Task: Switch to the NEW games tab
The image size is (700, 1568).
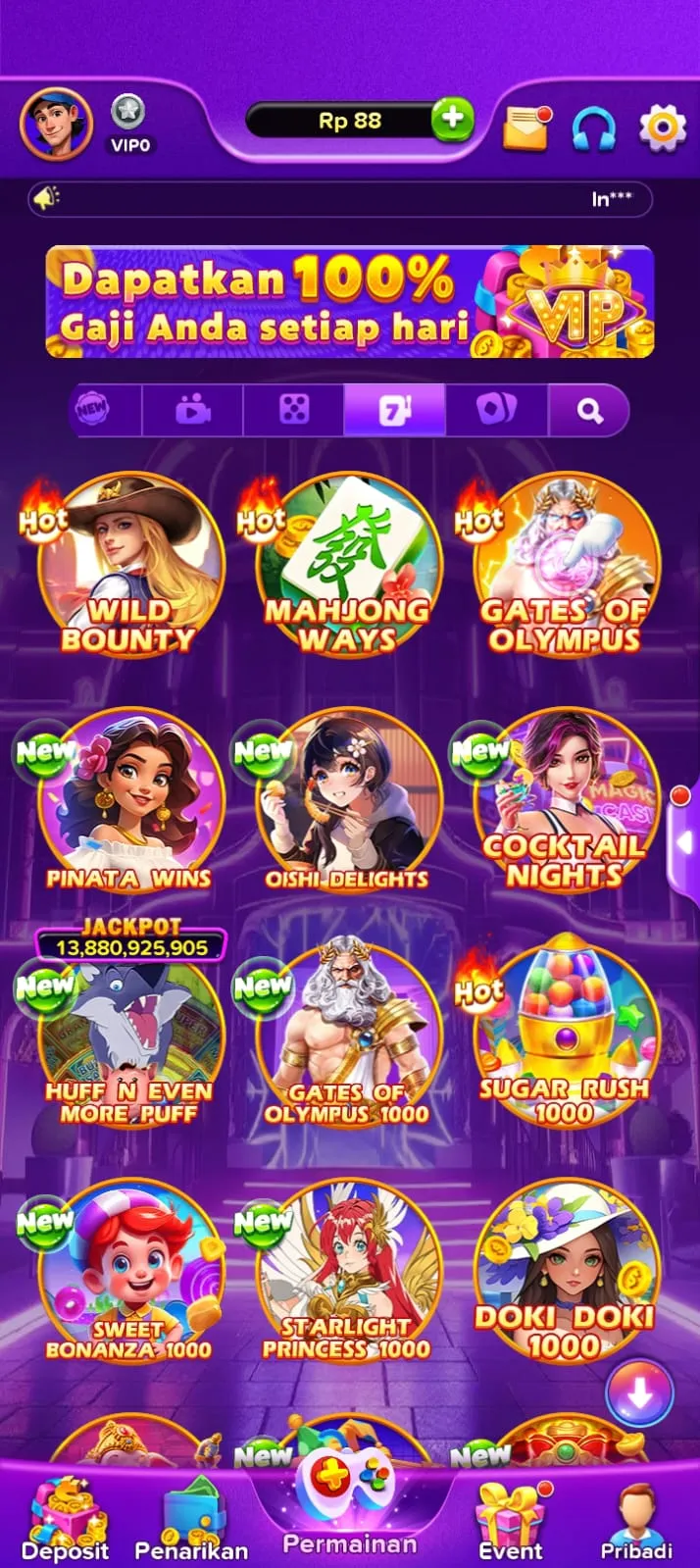Action: (93, 409)
